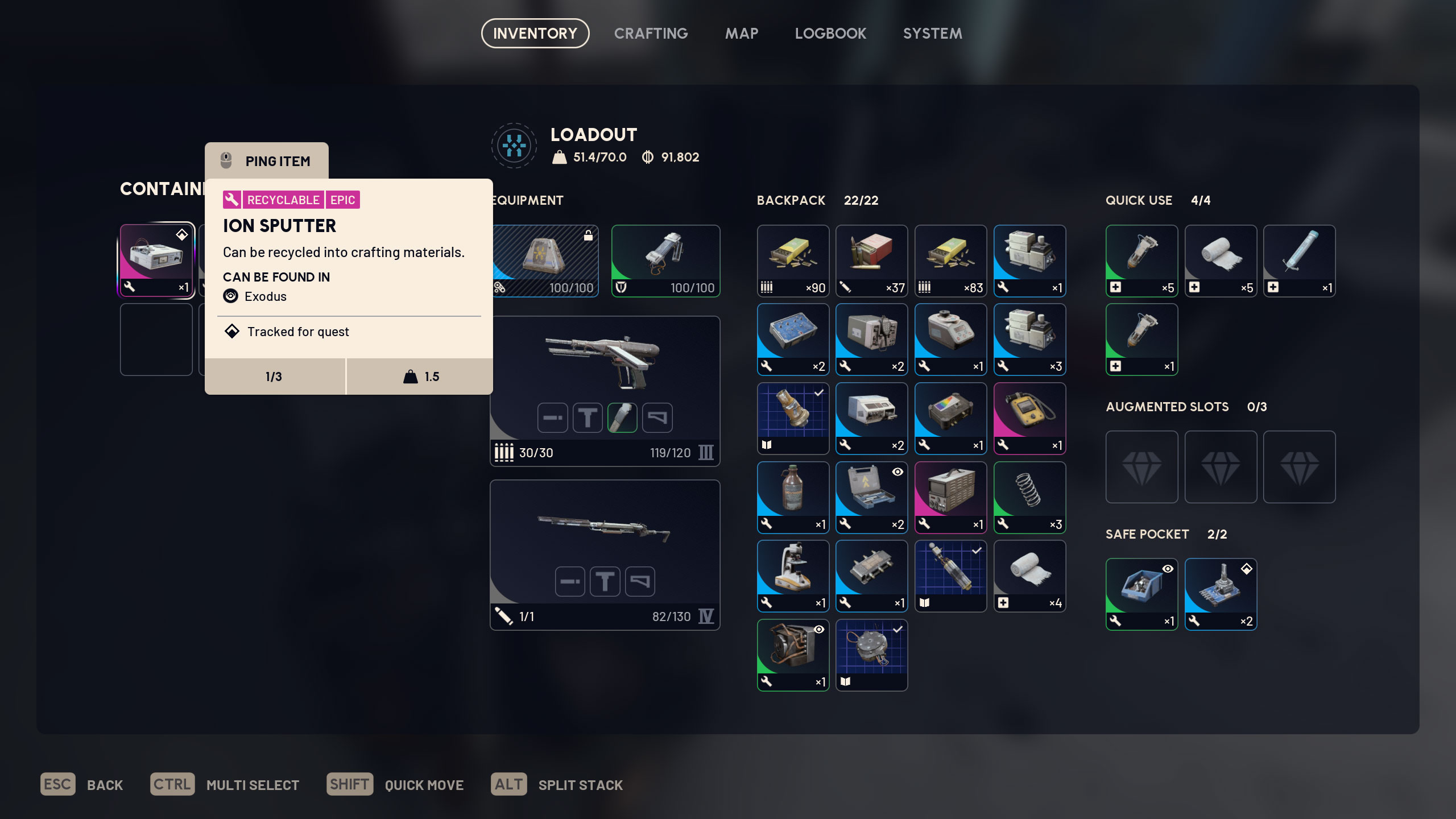
Task: Select the x83 ammo stack
Action: [950, 260]
